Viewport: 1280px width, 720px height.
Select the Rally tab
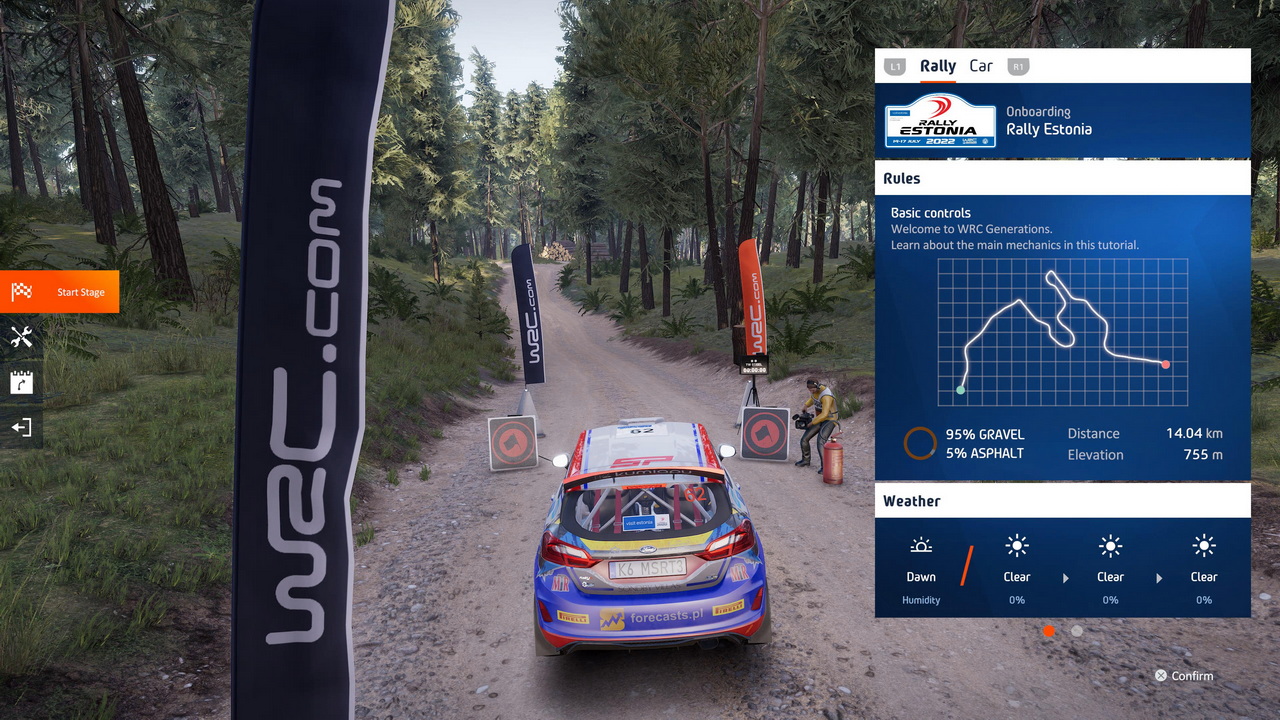(x=938, y=66)
